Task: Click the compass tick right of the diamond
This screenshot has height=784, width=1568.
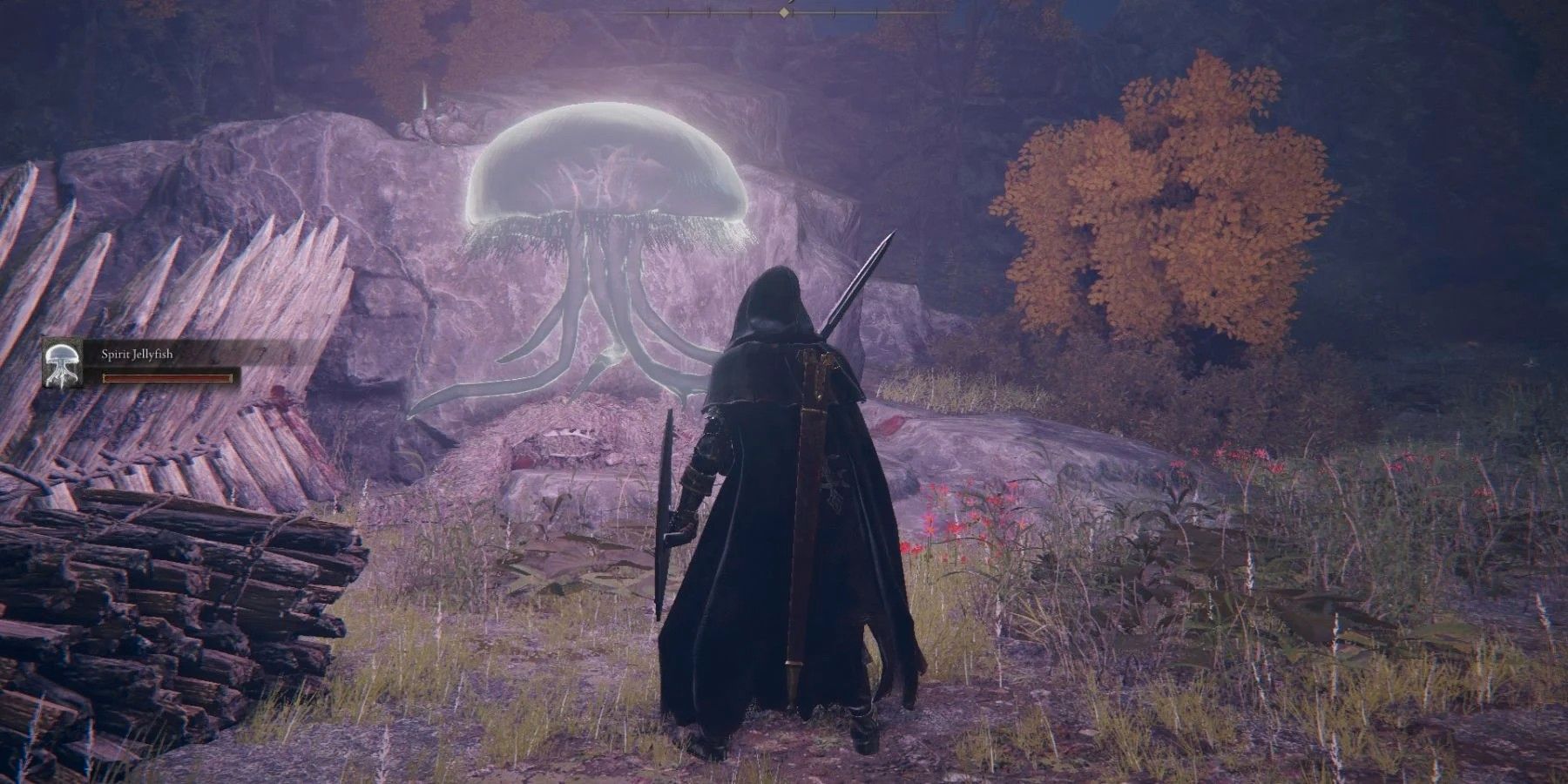Action: pos(834,11)
